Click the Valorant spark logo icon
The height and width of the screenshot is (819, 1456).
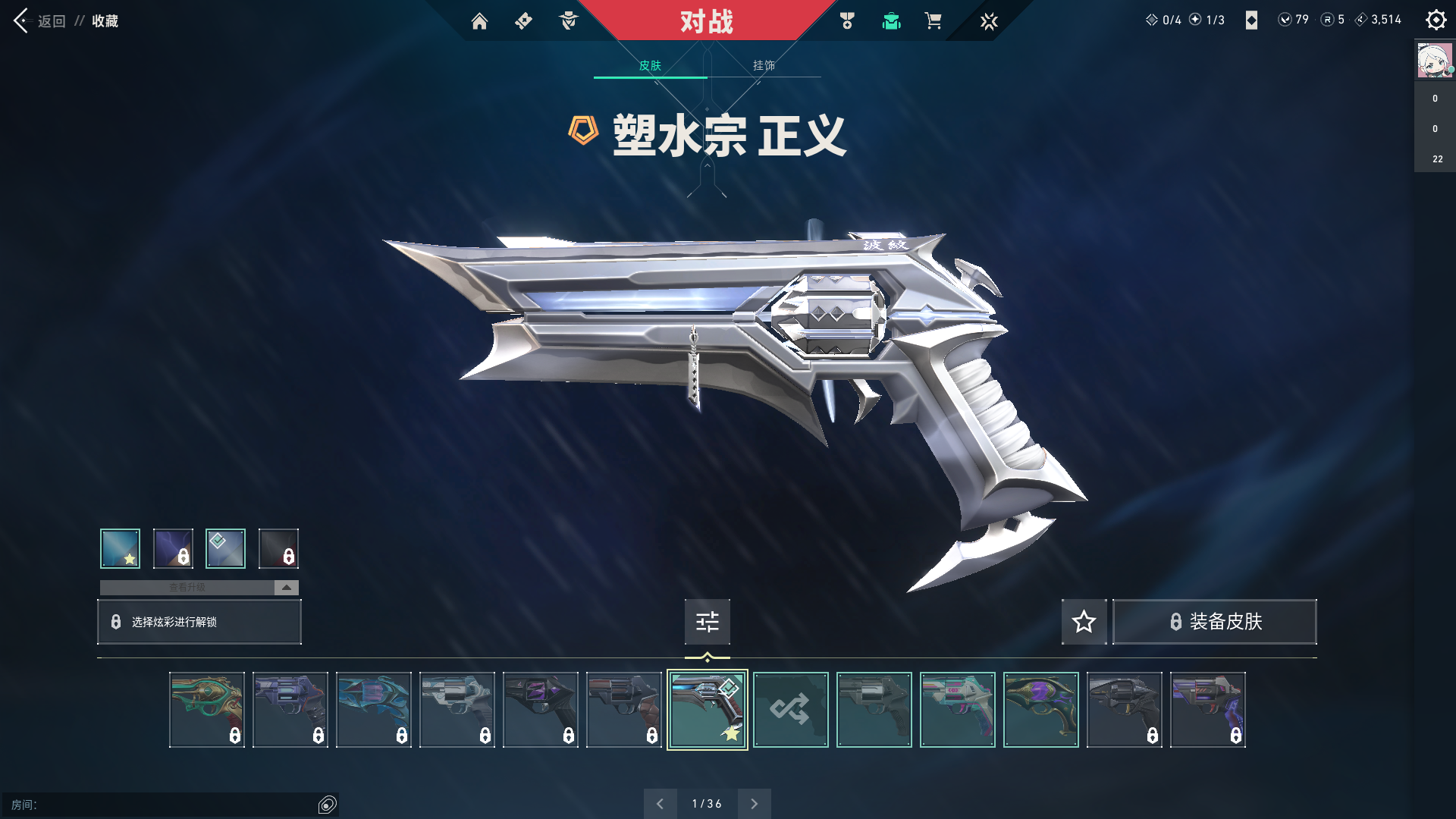pos(989,21)
